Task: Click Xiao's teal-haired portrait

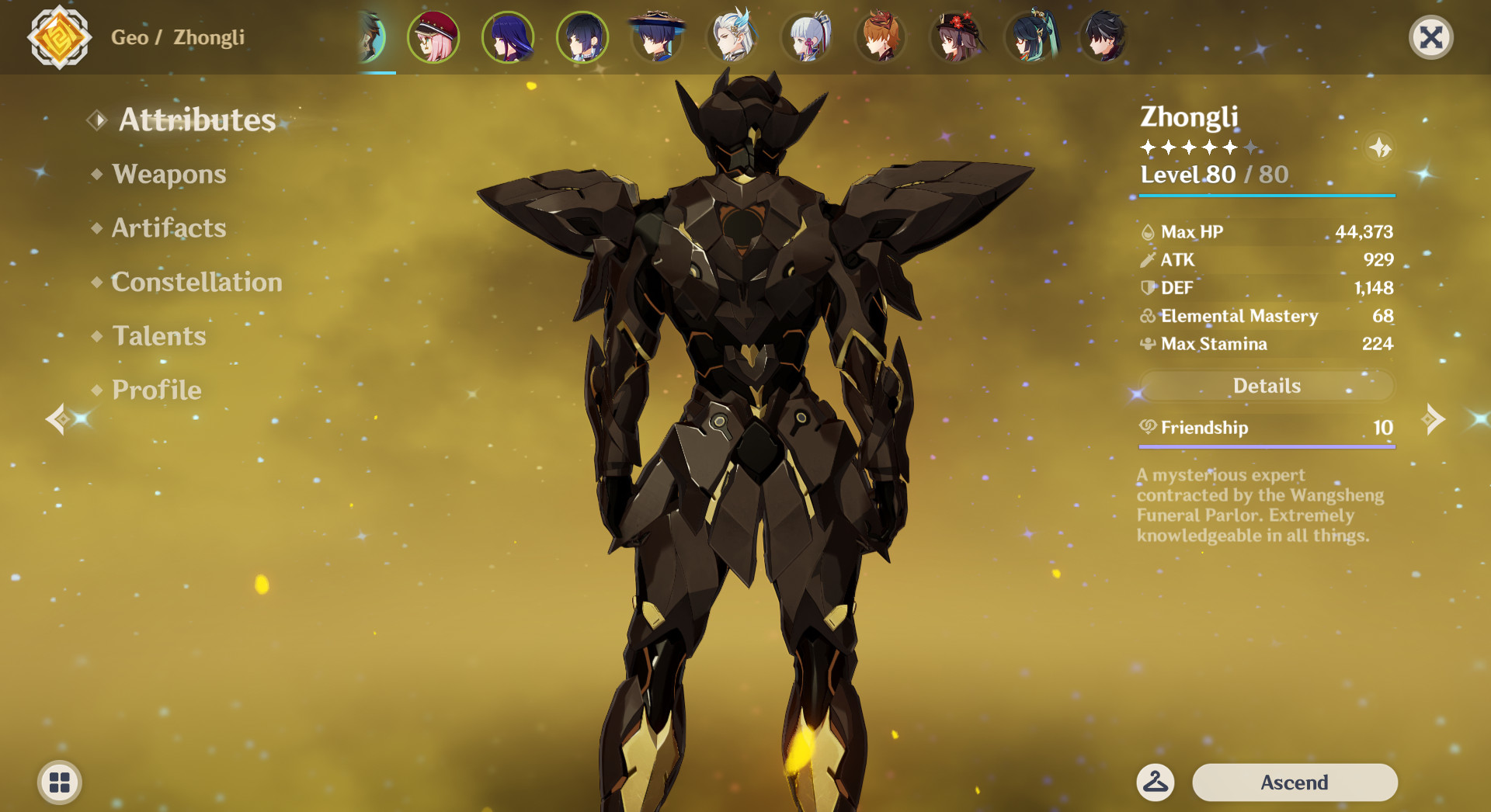Action: [x=1030, y=36]
